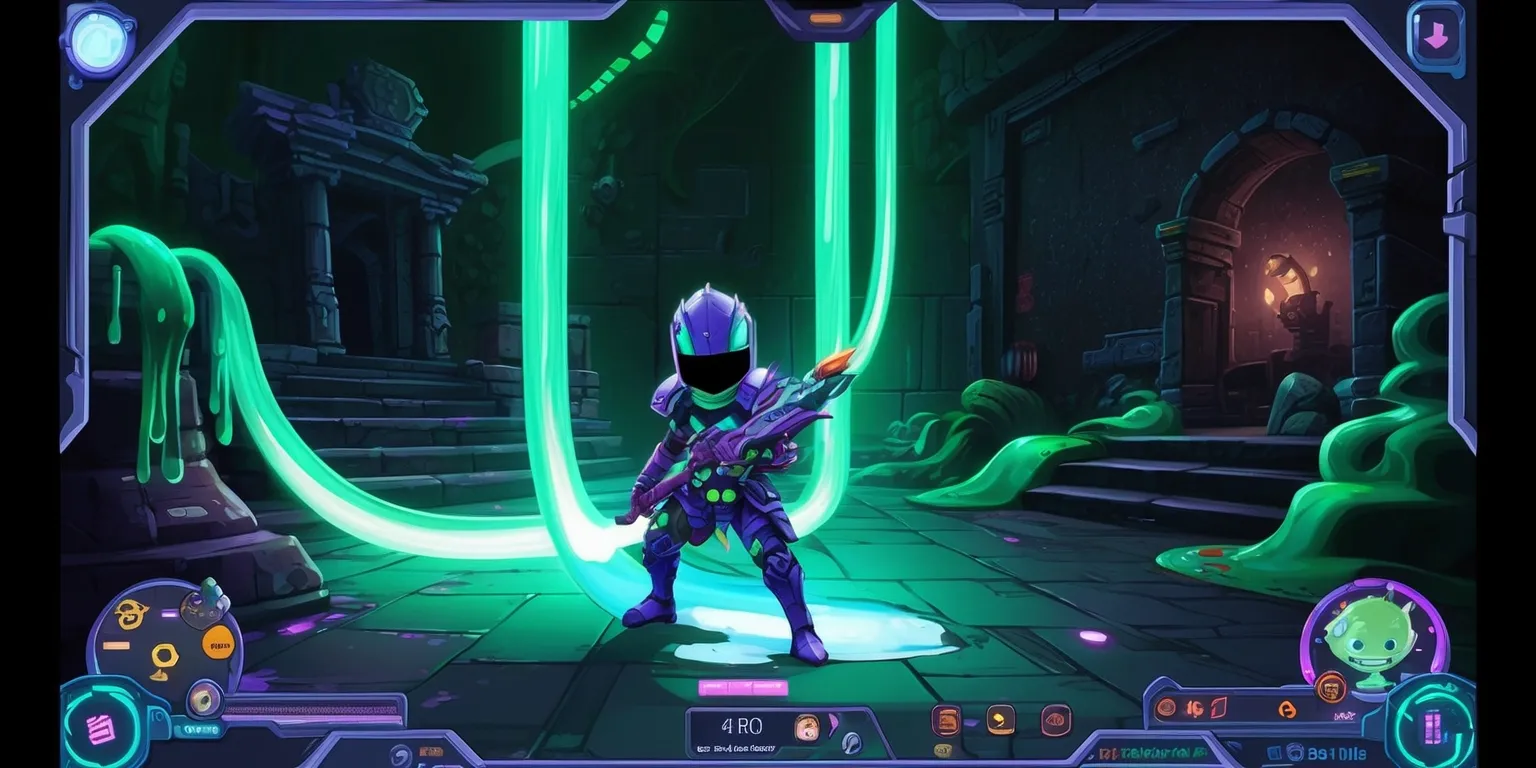Open the download arrow panel at top right

tap(1437, 35)
